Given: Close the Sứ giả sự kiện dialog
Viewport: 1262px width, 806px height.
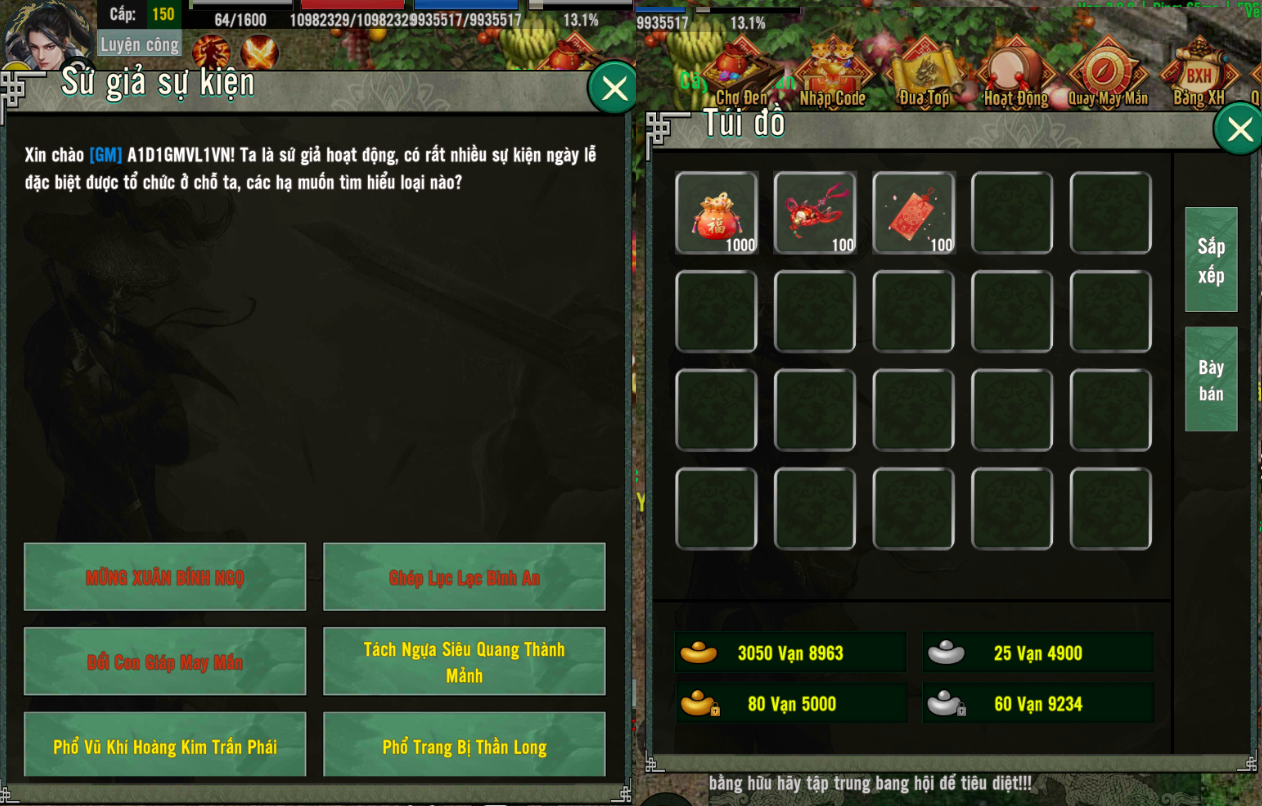Looking at the screenshot, I should pyautogui.click(x=613, y=89).
